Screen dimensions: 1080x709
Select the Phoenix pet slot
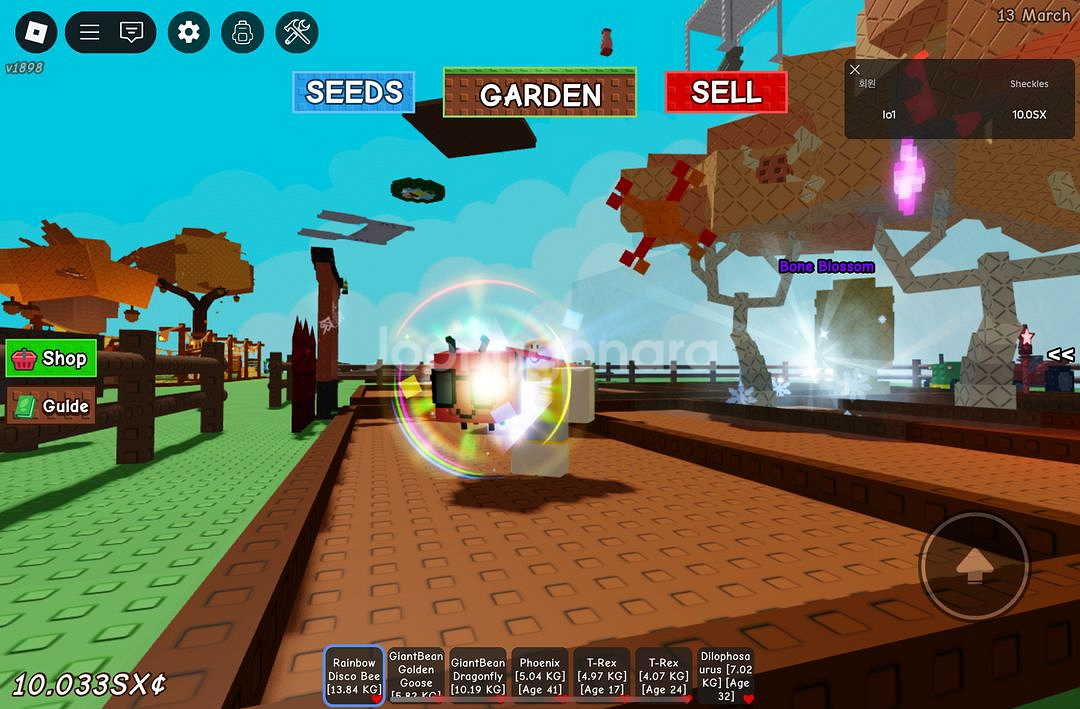pos(540,675)
